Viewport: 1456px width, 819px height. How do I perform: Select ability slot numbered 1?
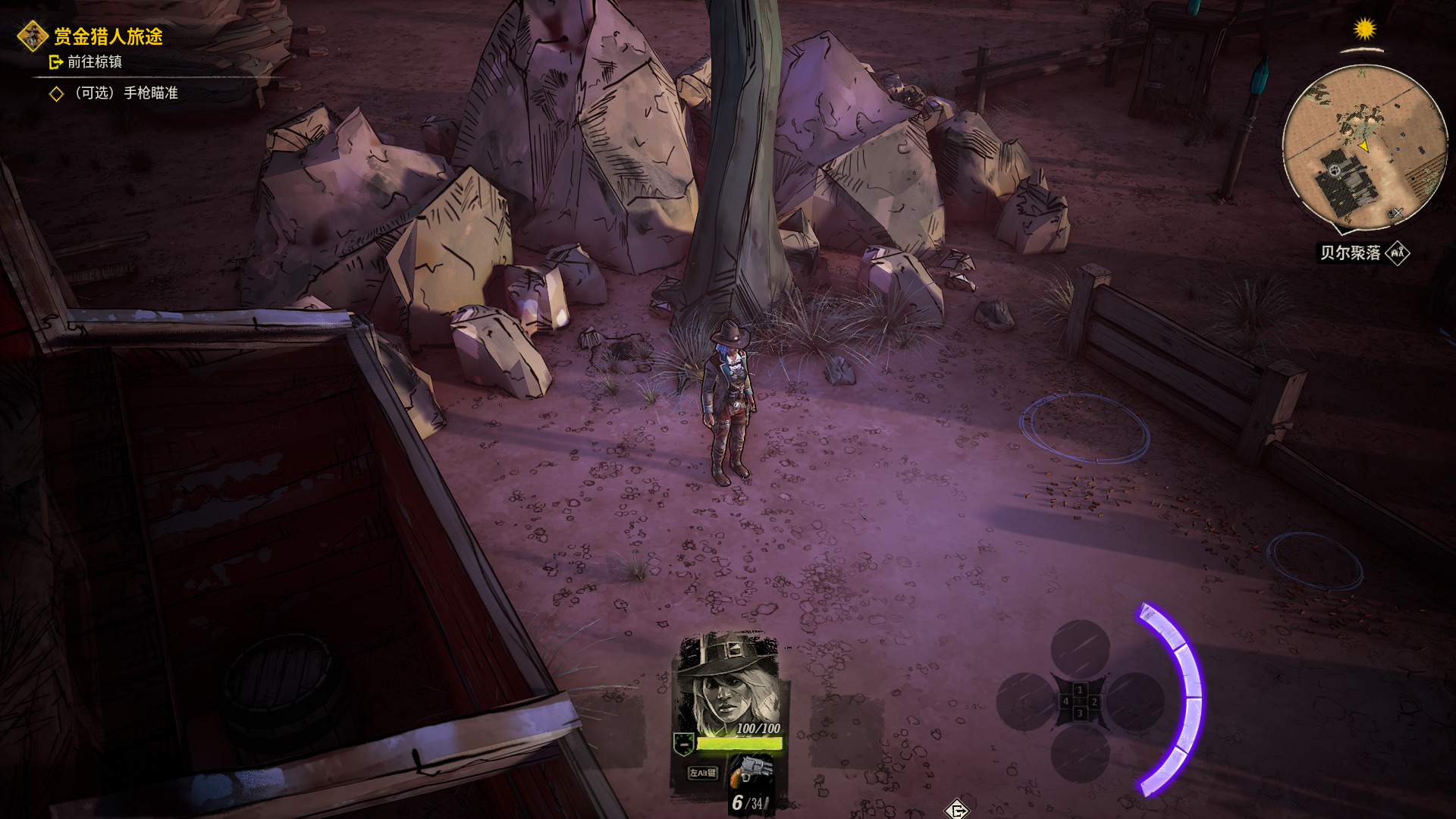click(1080, 649)
